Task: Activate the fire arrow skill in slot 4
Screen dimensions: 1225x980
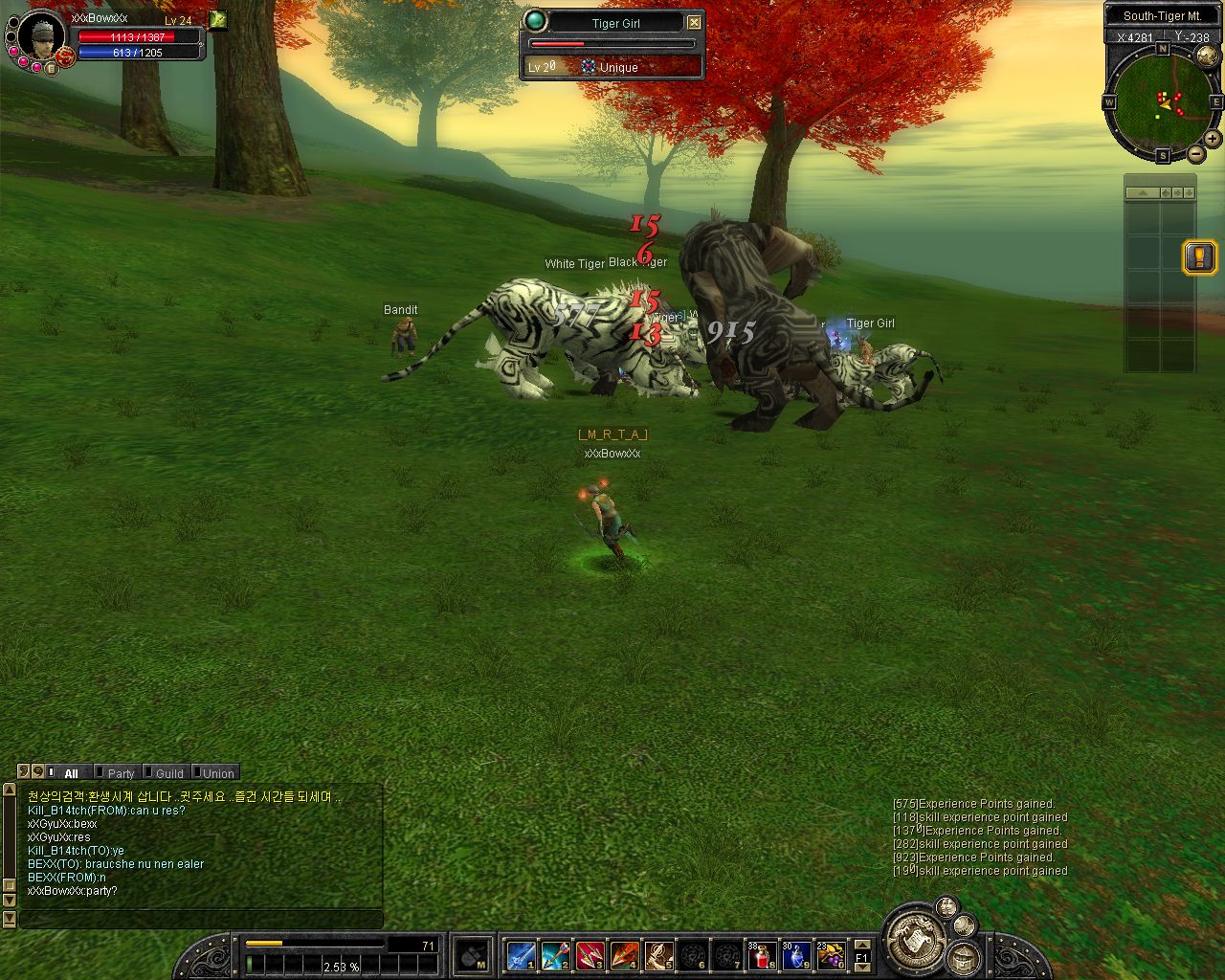Action: 624,955
